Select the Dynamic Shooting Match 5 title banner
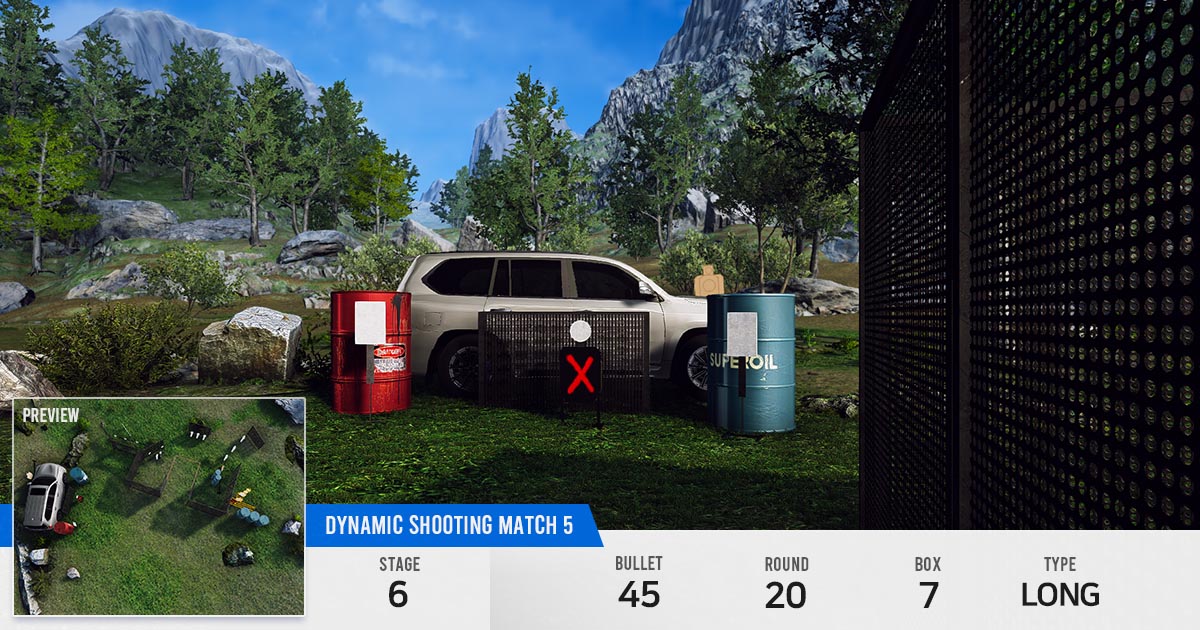1200x630 pixels. [449, 526]
